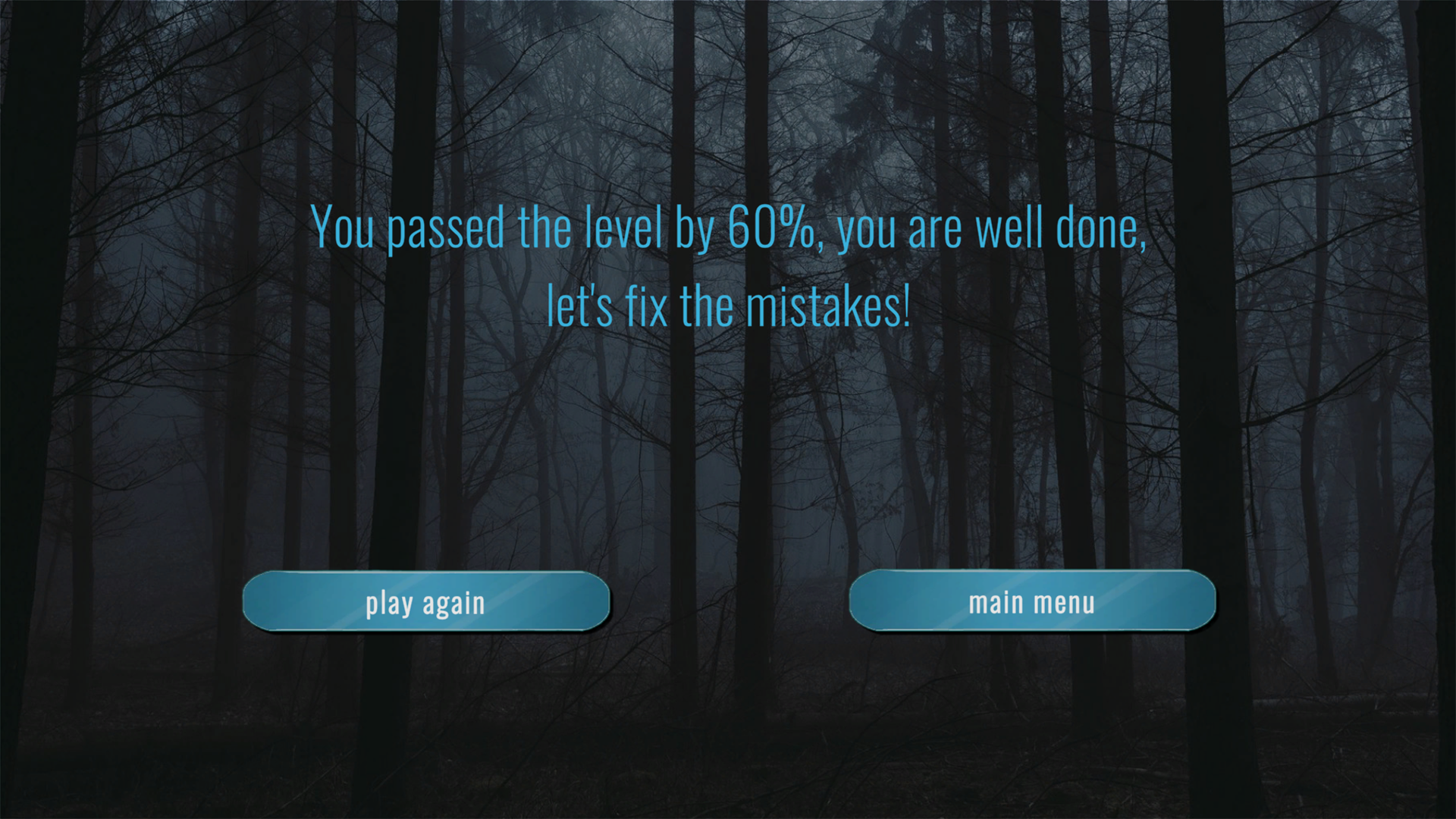Select play again to restart the level
Screen dimensions: 1456x819
pos(426,601)
